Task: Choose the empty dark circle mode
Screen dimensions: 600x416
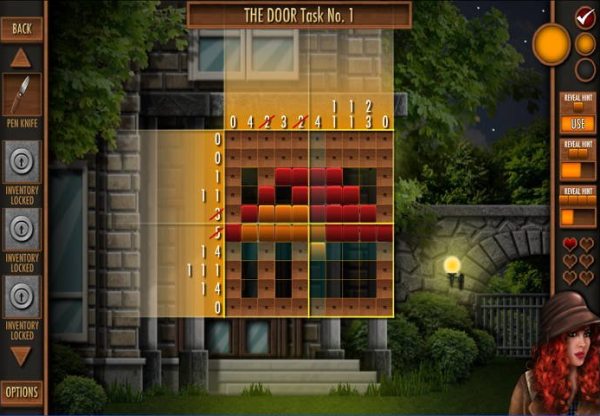Action: click(586, 69)
